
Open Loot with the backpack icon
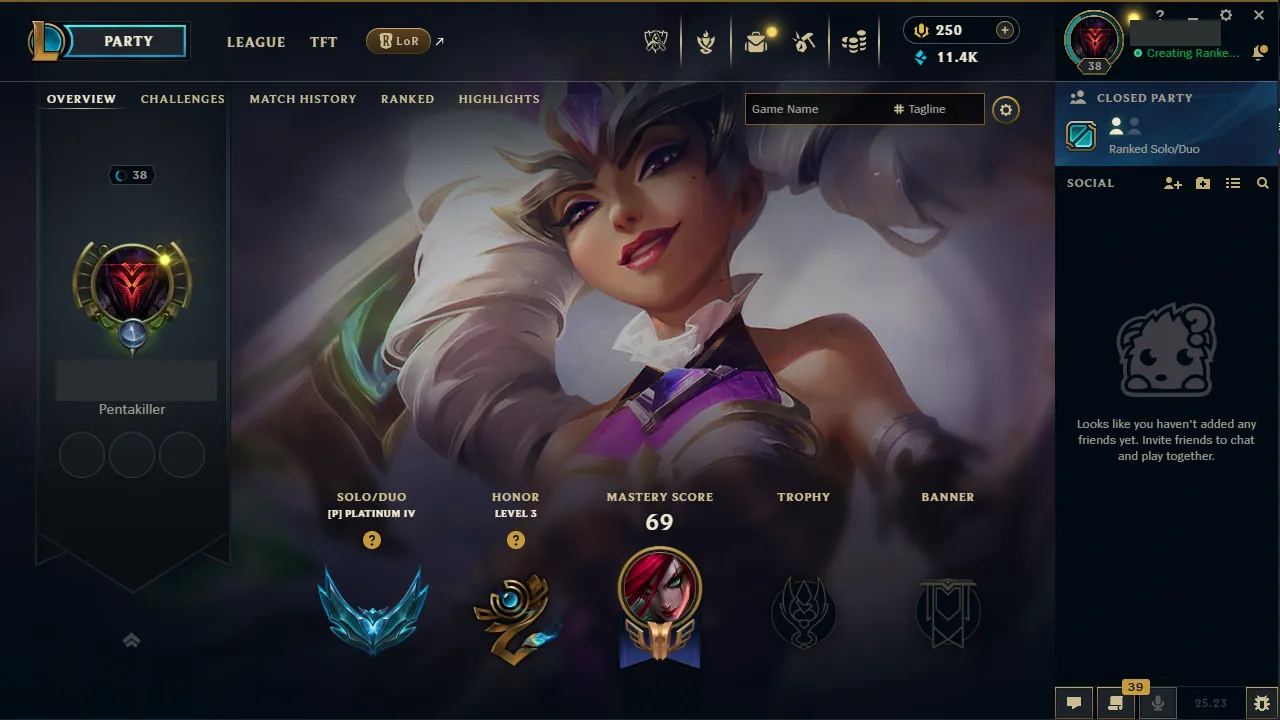pyautogui.click(x=757, y=42)
